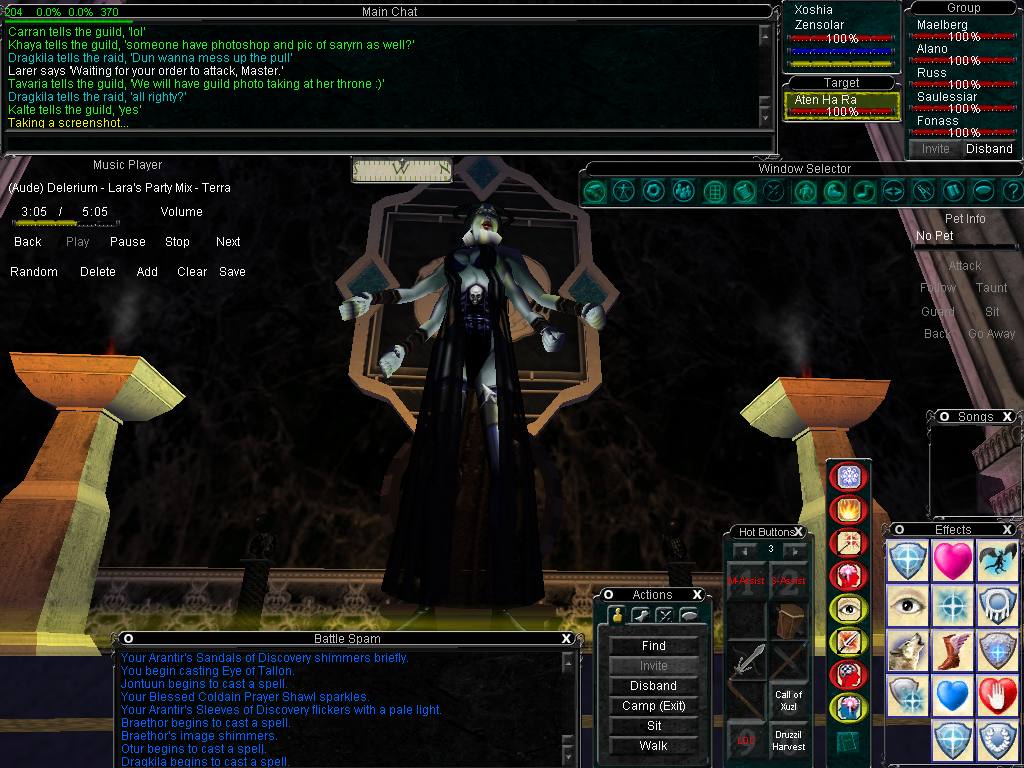Stop the music playback

point(177,242)
